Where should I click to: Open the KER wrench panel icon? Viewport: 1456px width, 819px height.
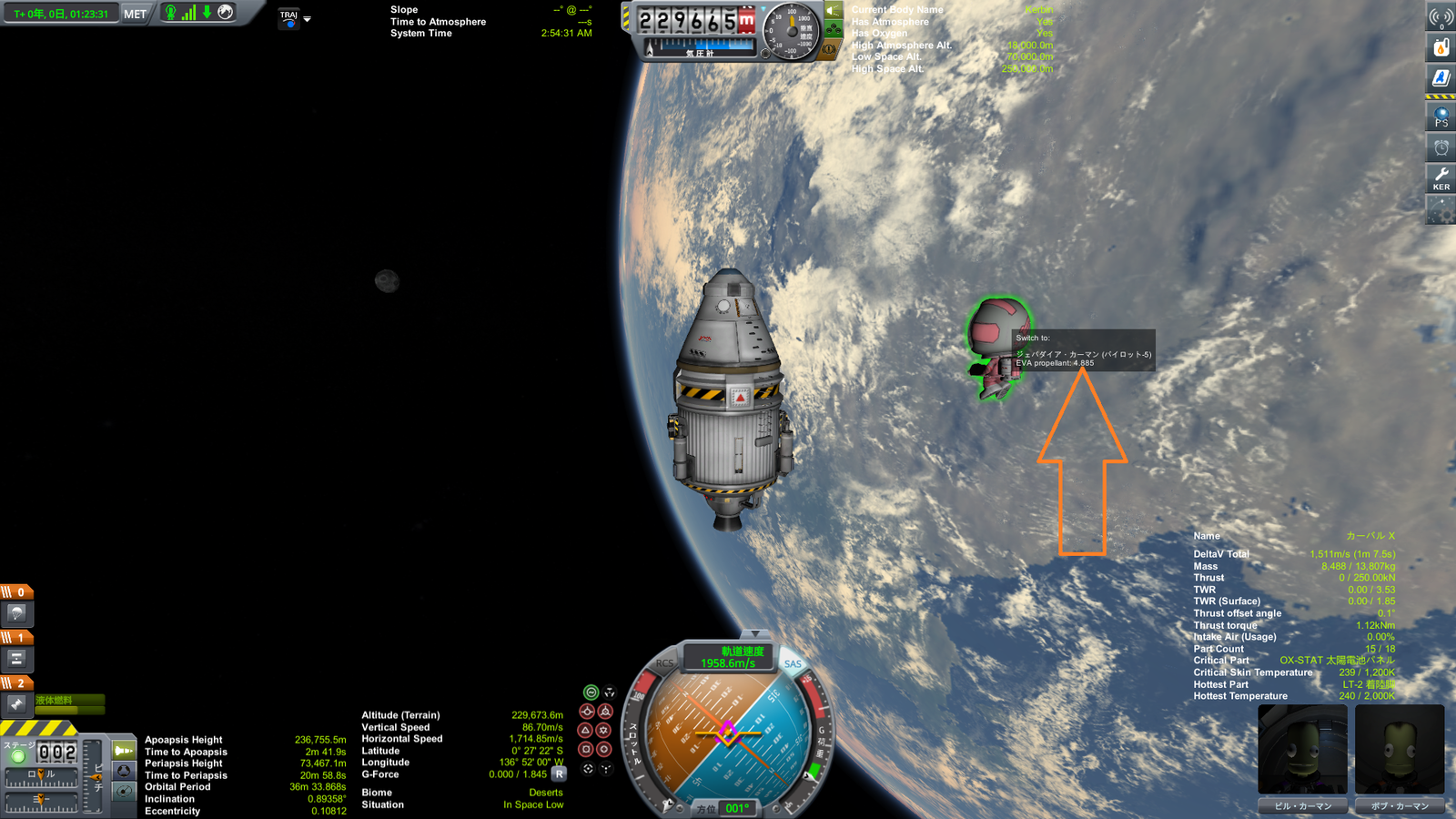1441,177
